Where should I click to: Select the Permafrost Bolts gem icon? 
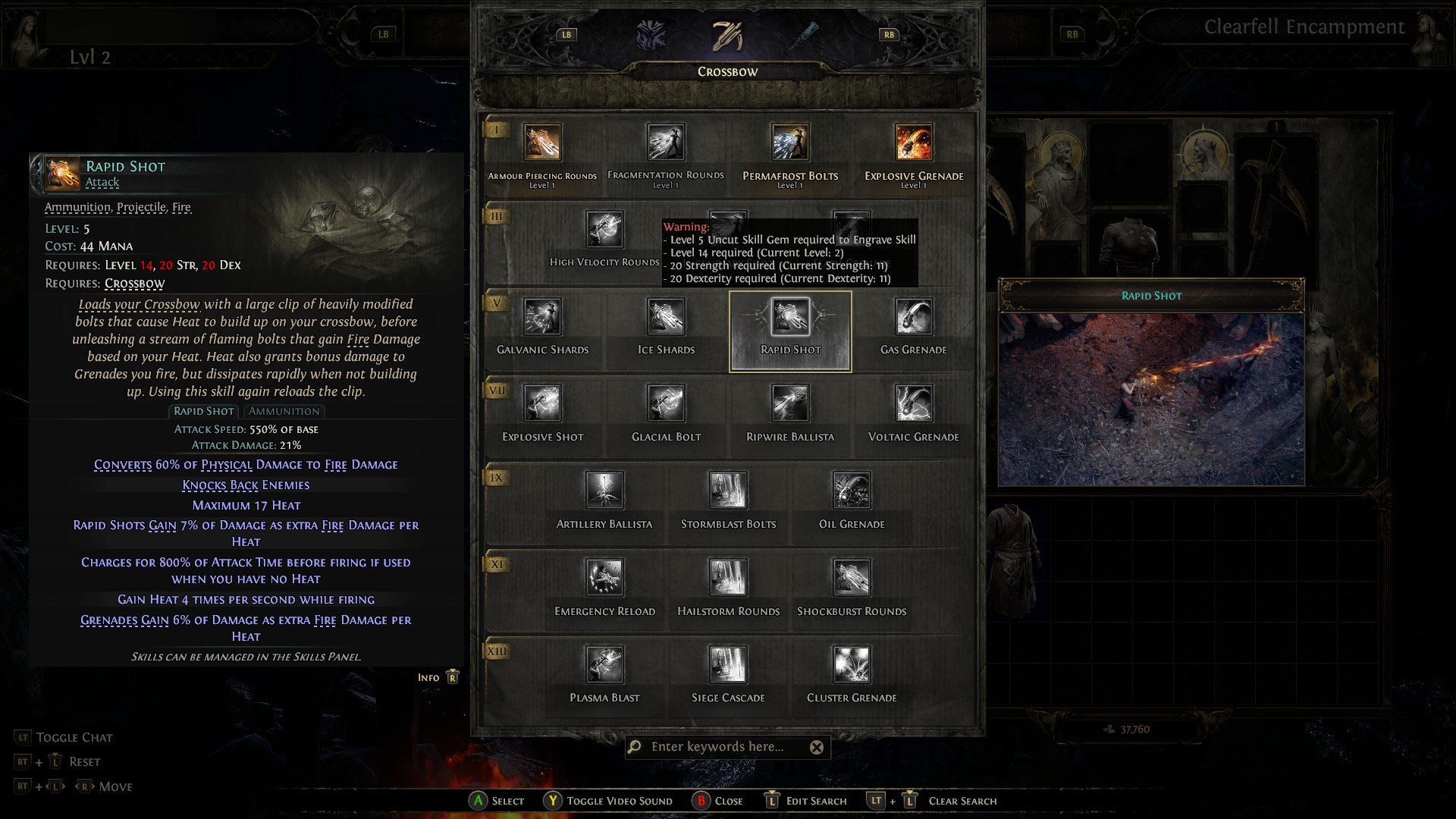(x=789, y=142)
